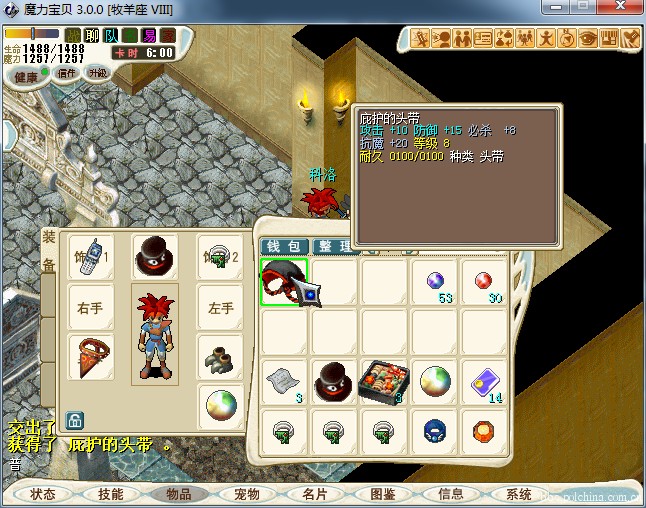
Task: Click the 整理 sort button
Action: tap(334, 246)
